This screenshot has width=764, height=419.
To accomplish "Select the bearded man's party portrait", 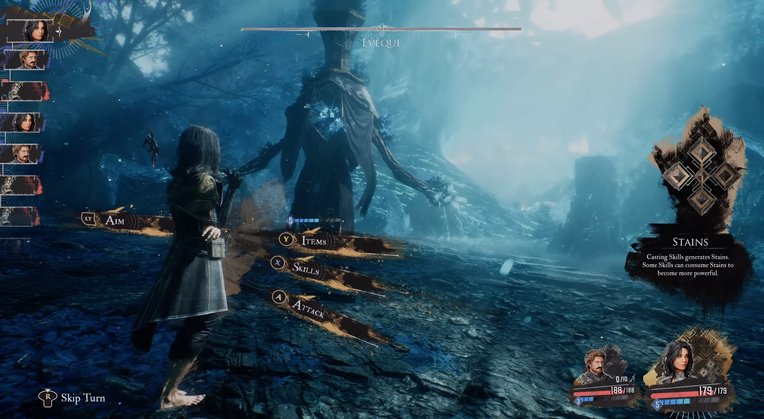I will pos(603,366).
